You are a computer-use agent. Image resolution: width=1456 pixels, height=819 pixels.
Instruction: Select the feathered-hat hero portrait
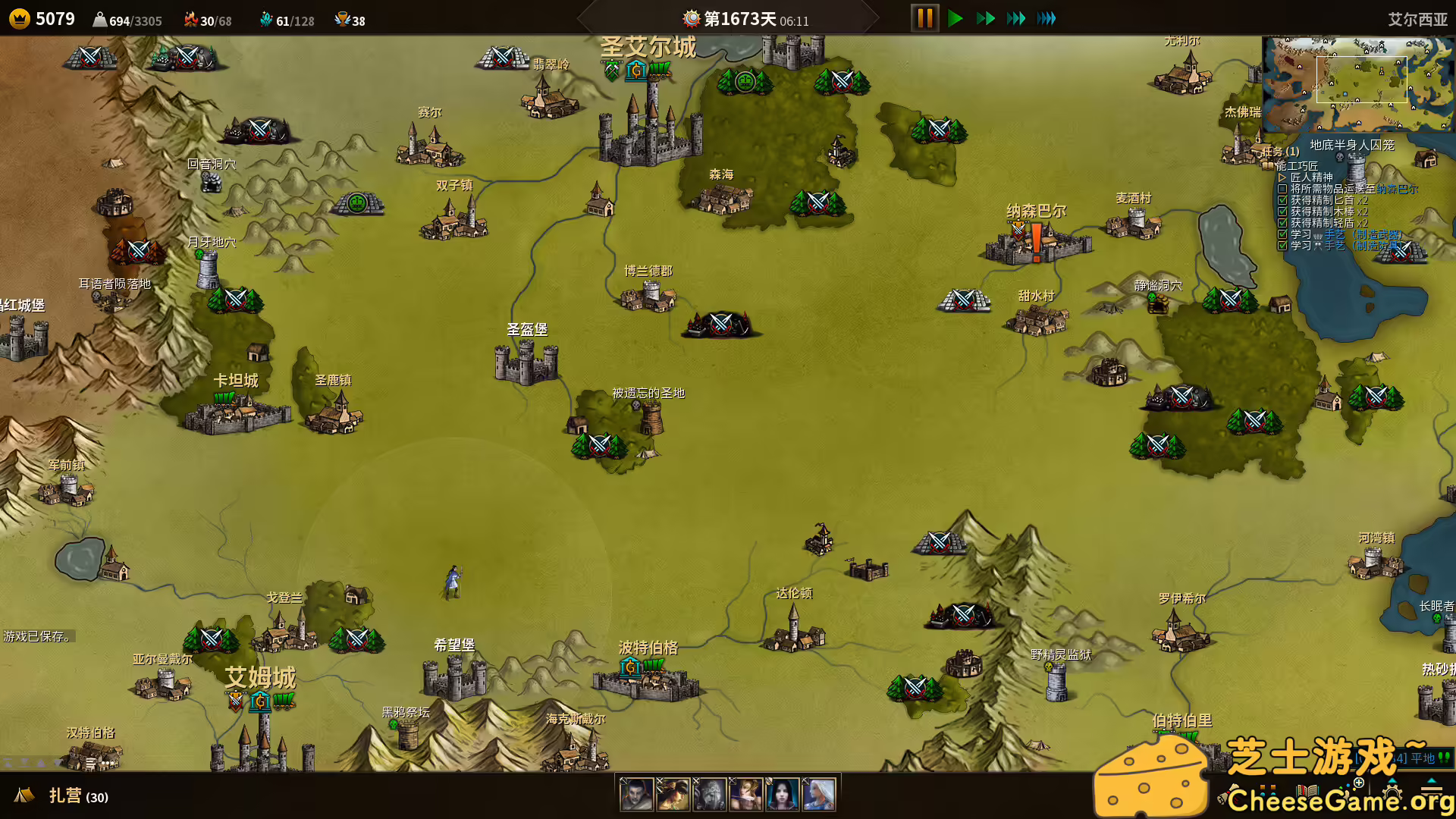click(673, 794)
